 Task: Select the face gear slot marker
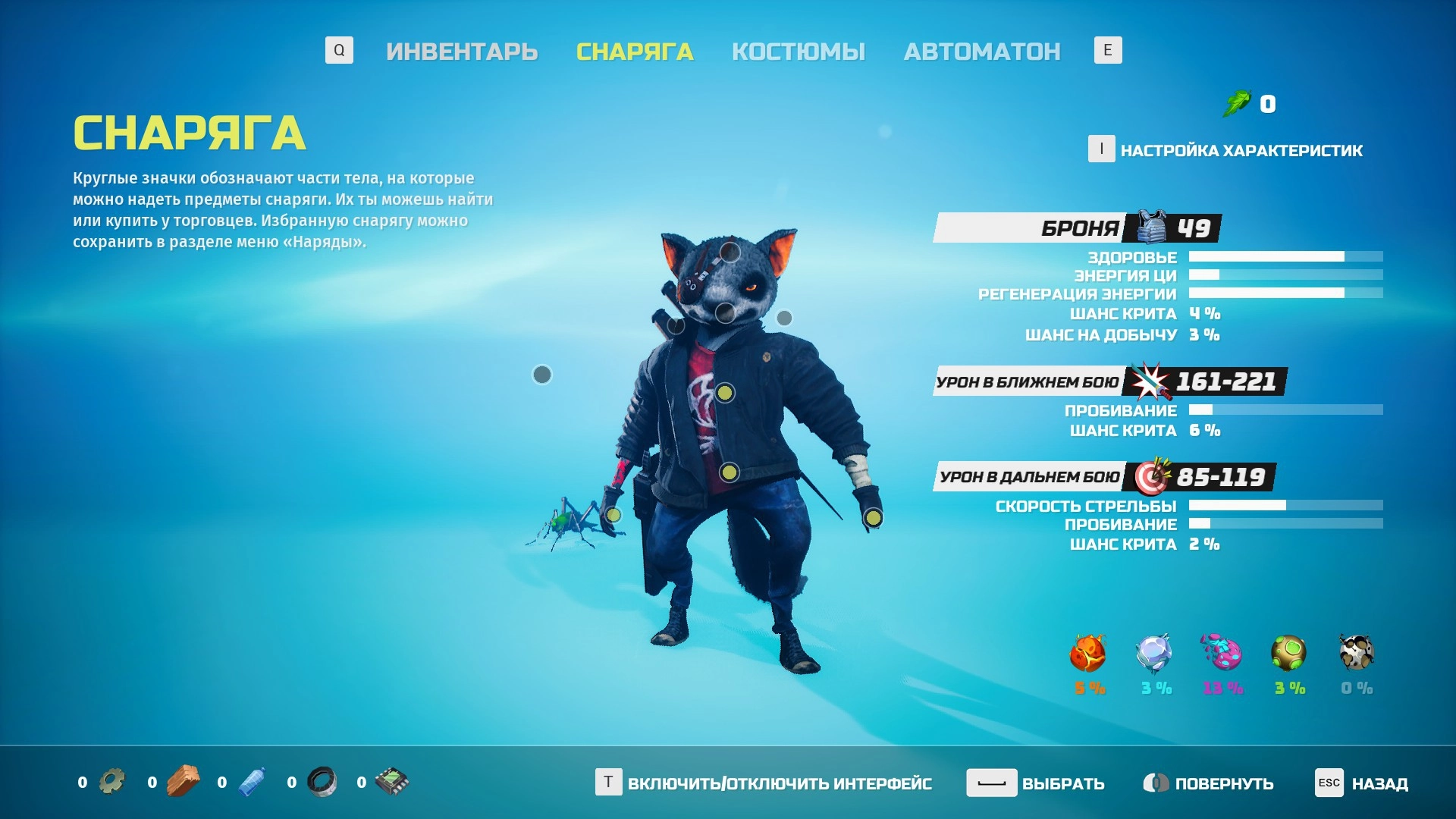[725, 312]
